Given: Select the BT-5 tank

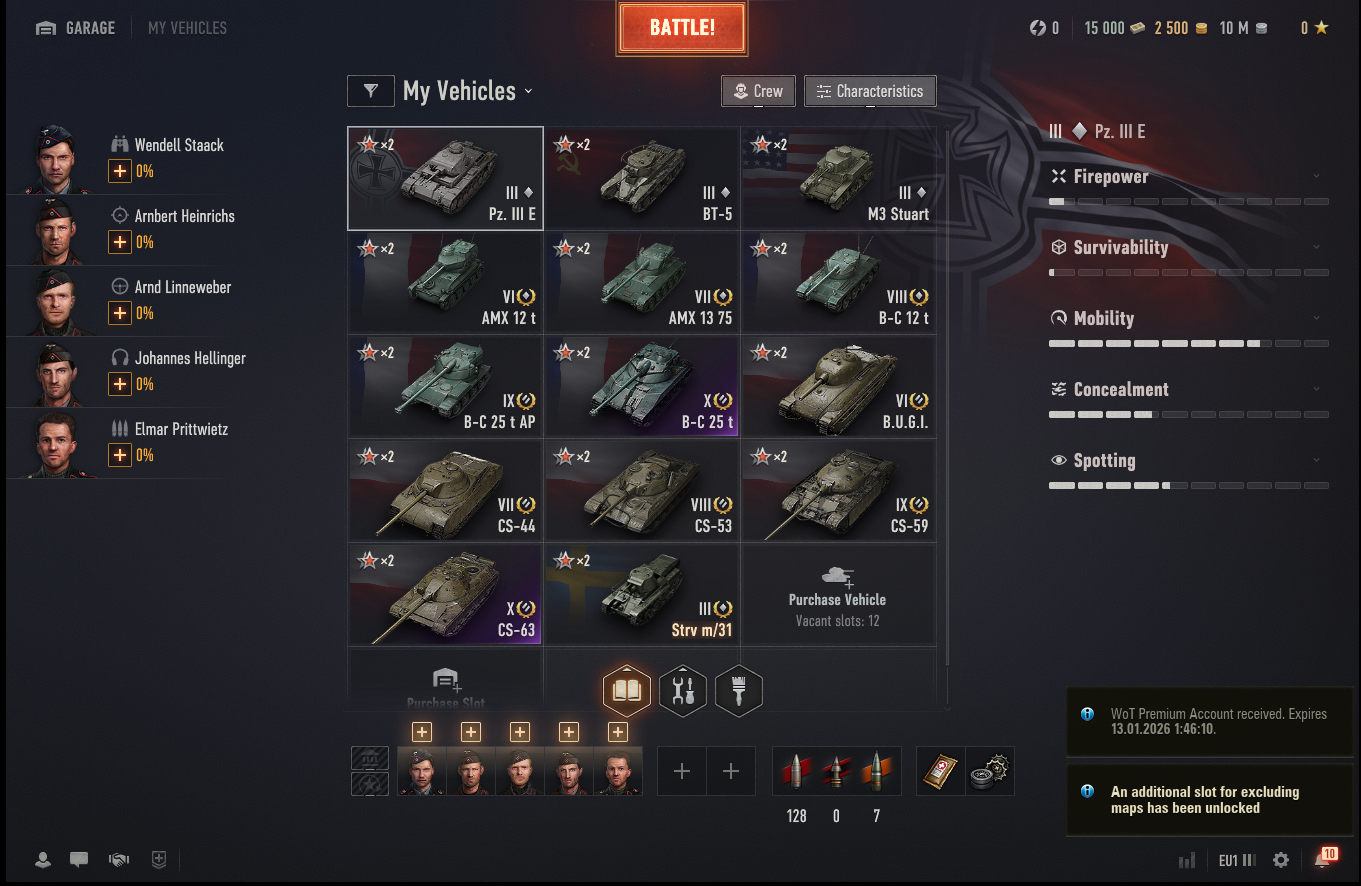Looking at the screenshot, I should click(x=642, y=178).
